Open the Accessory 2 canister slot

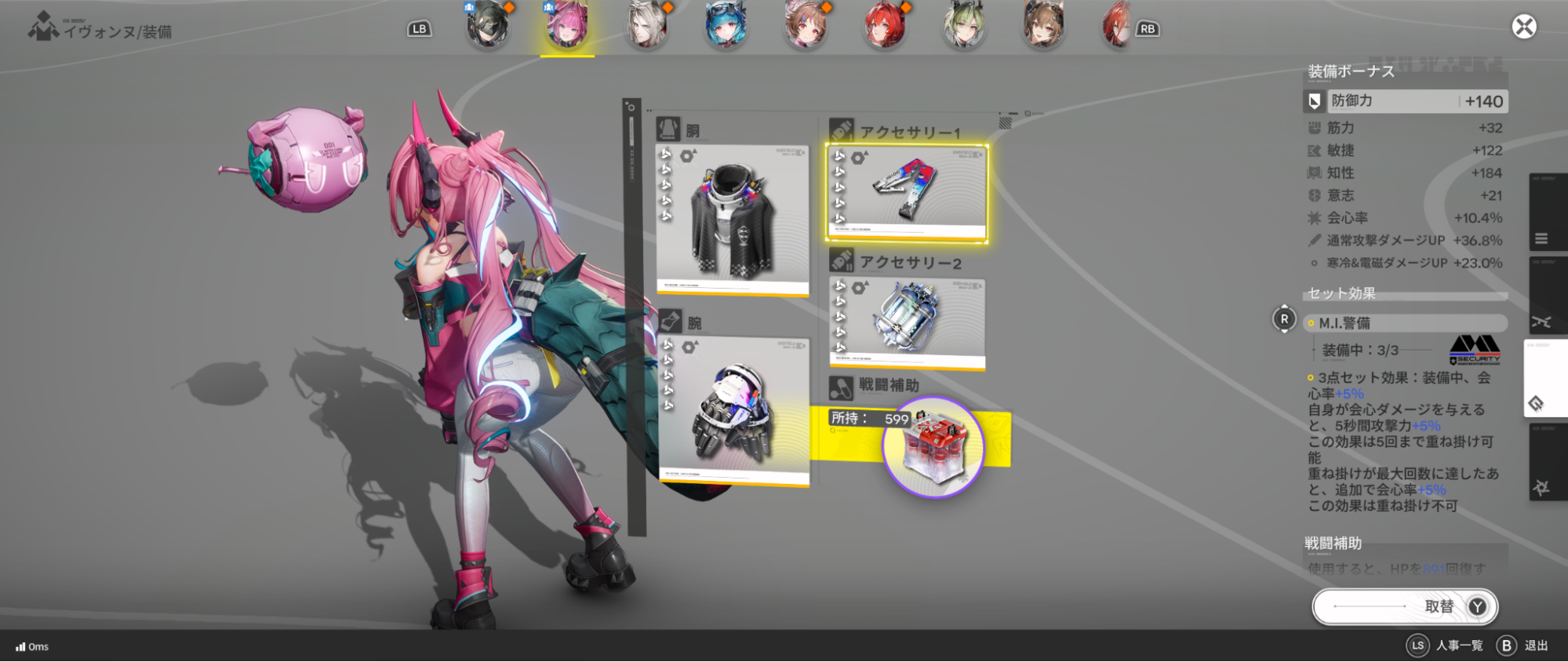pos(907,322)
